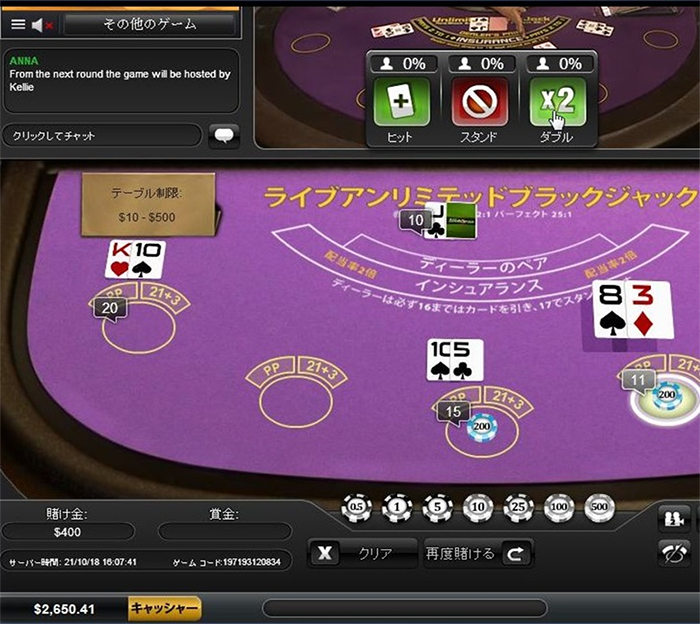
Task: Select the 0.5 betting chip
Action: [356, 508]
